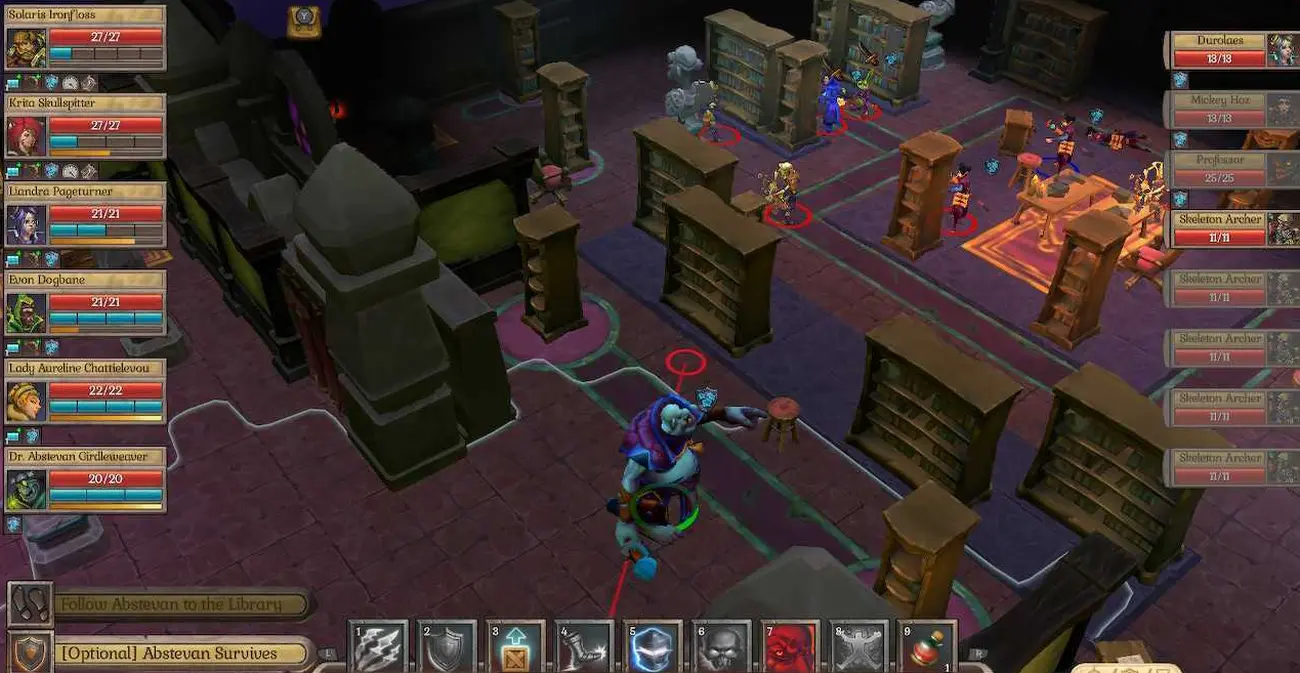Select Evan Dogbane's party portrait
The image size is (1300, 673).
[26, 311]
